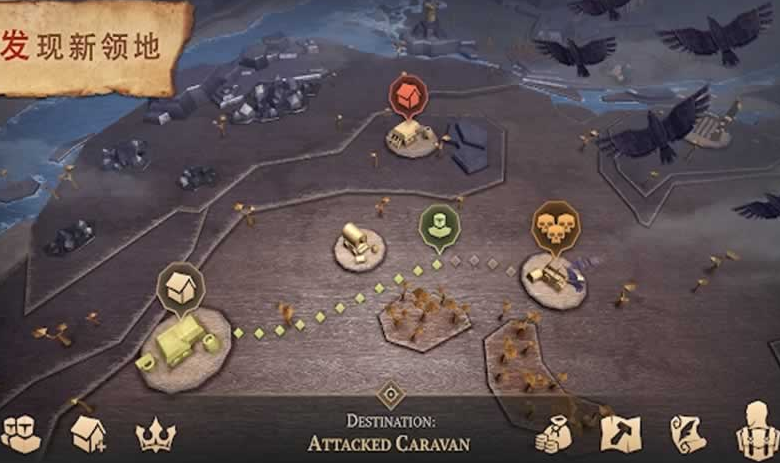Select the orange skulls map marker

click(x=554, y=226)
